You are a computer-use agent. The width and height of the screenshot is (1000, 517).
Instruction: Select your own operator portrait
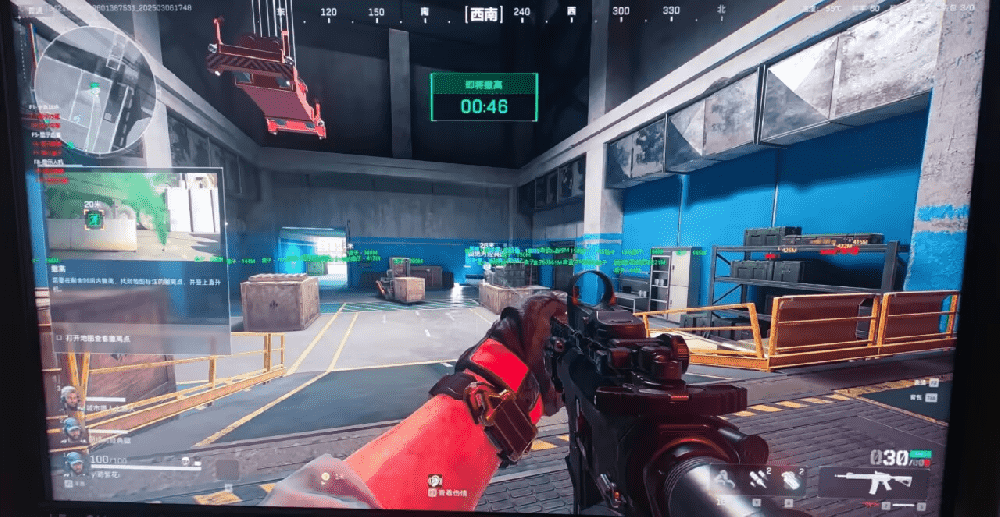pos(74,465)
